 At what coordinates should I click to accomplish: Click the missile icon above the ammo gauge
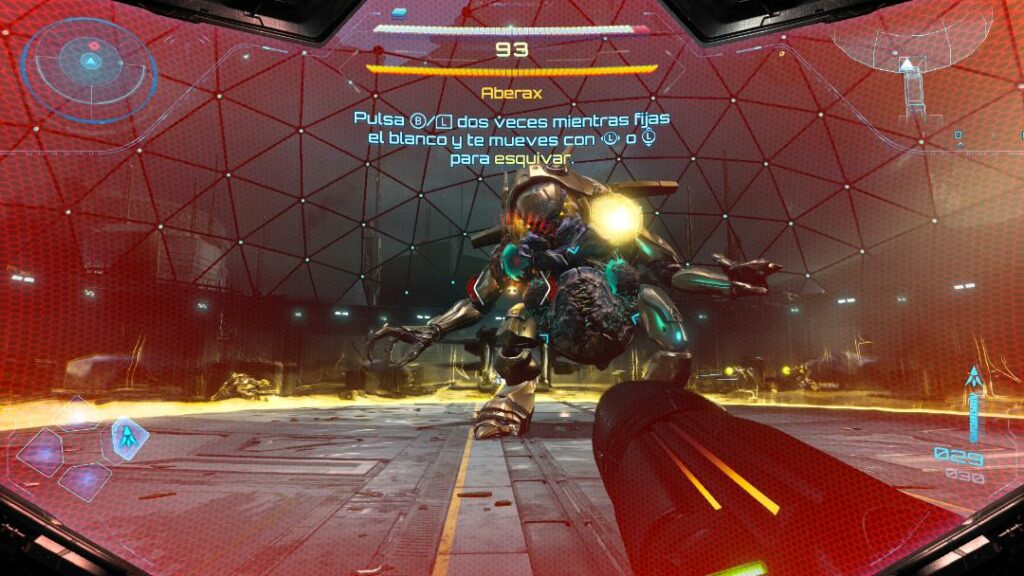973,378
